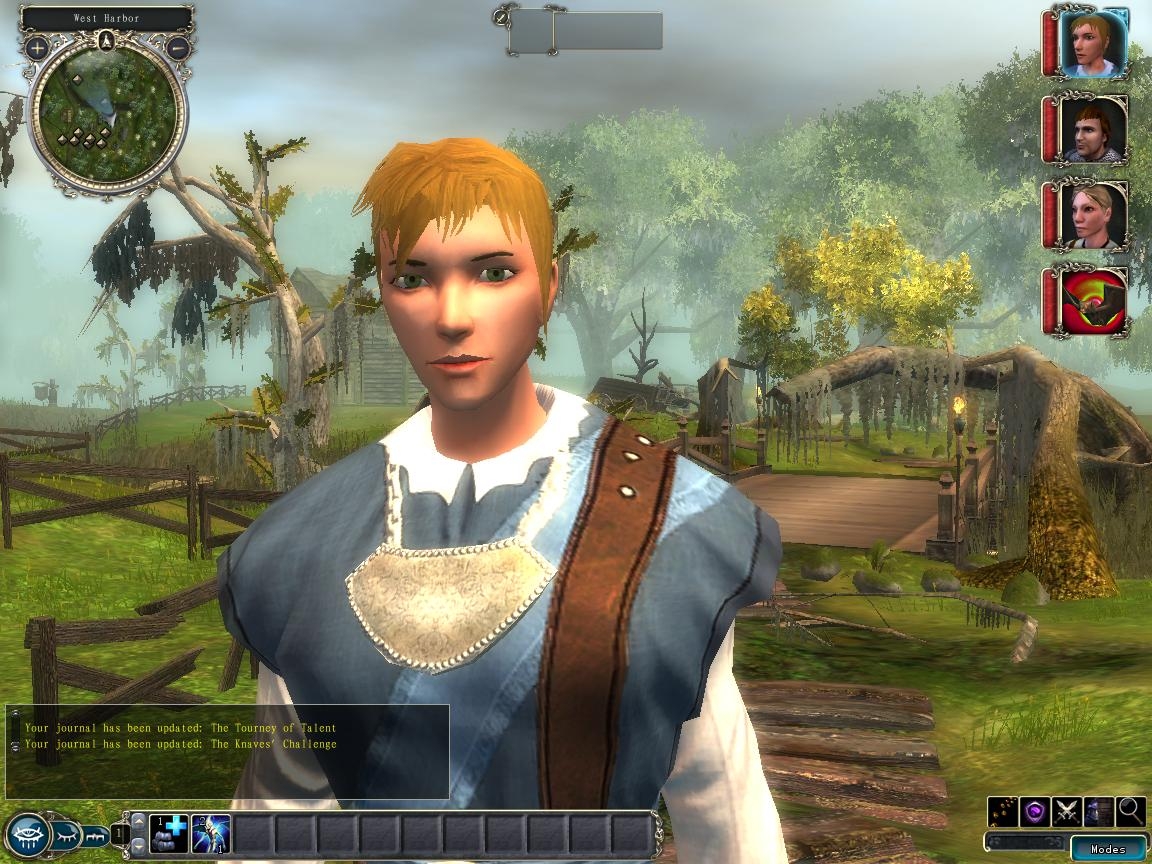Activate the hotbar slot with blue winged figure

[211, 834]
